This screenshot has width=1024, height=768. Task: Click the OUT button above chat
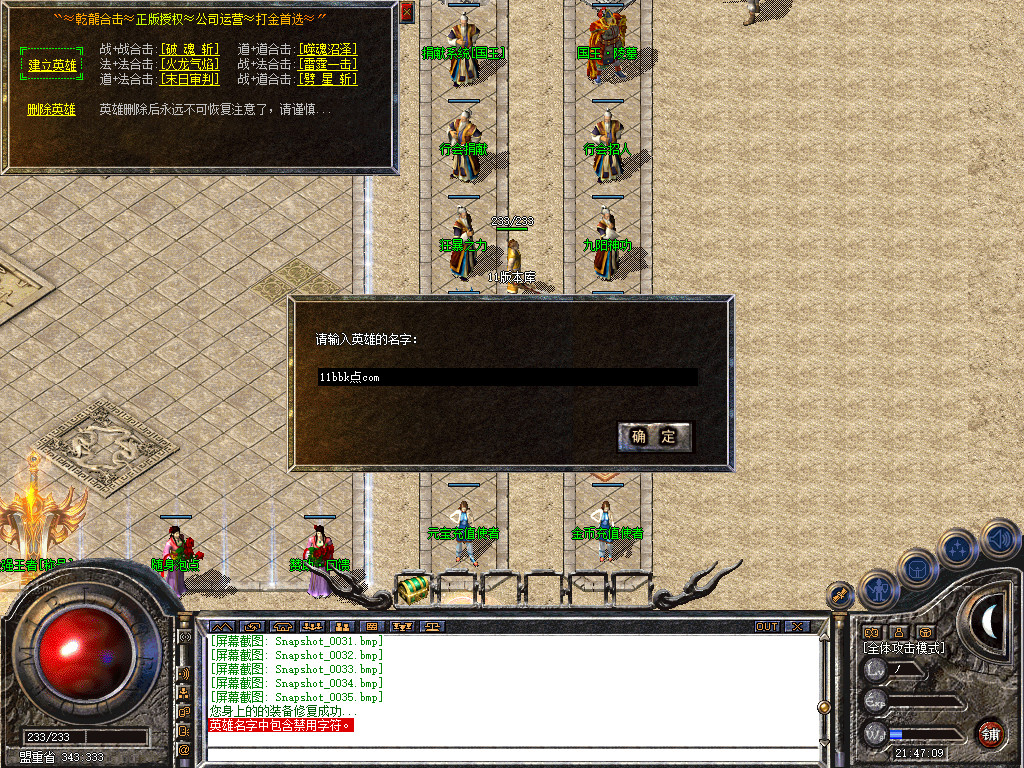pos(767,627)
